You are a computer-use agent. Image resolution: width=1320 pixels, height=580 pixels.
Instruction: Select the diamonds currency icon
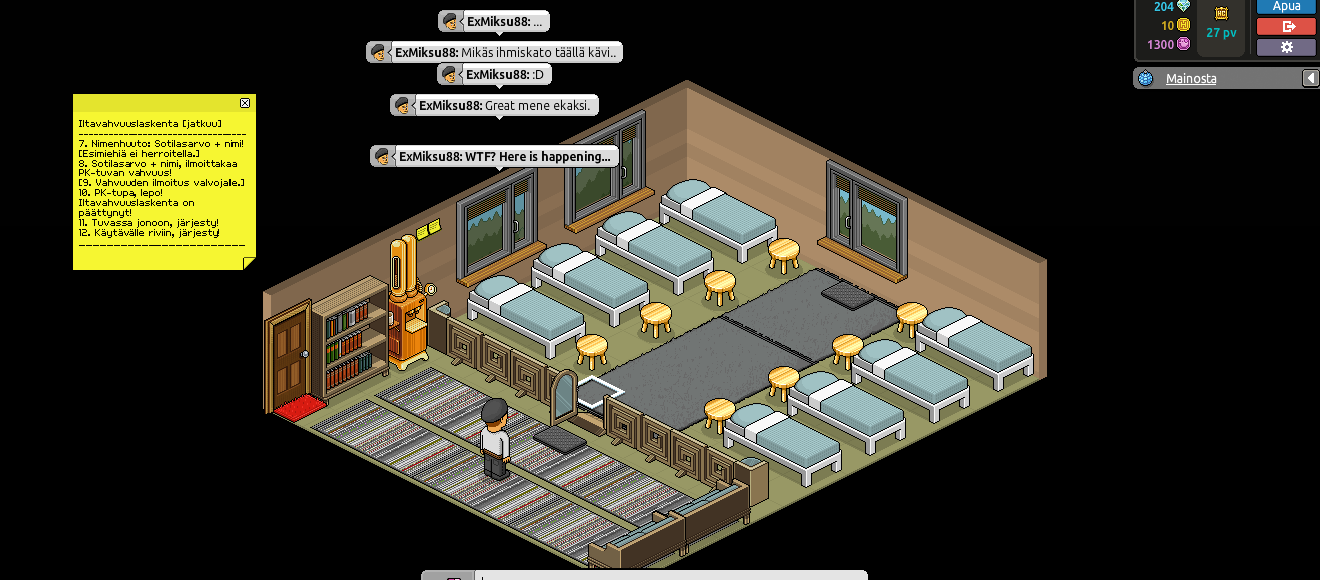click(x=1184, y=6)
